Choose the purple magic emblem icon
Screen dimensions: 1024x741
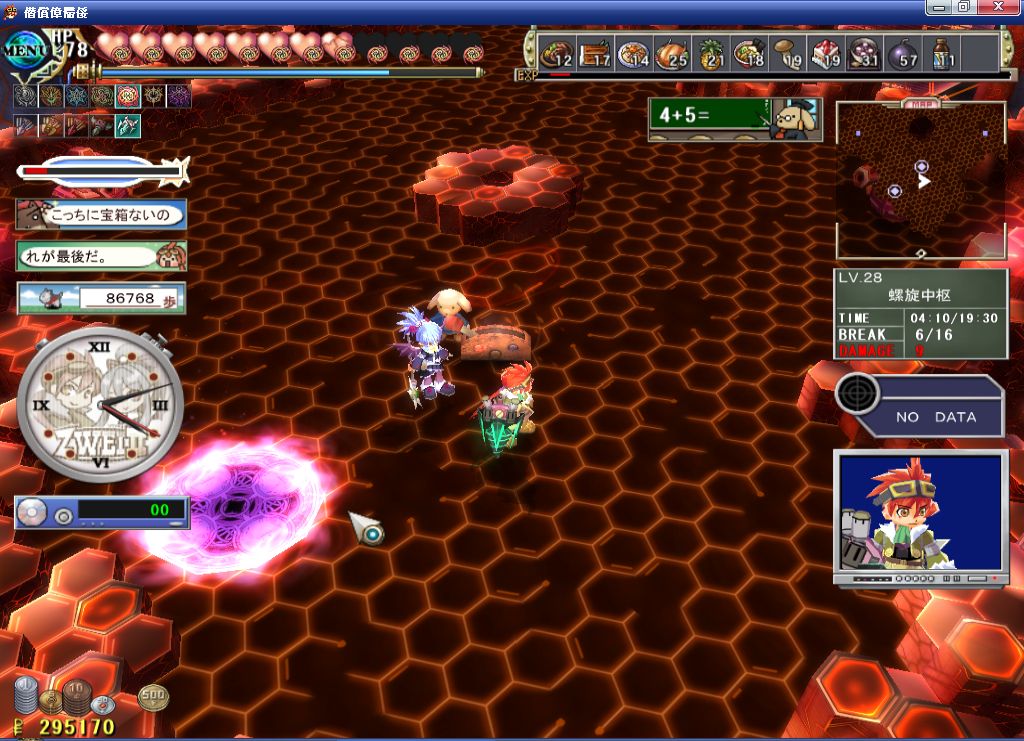(179, 96)
